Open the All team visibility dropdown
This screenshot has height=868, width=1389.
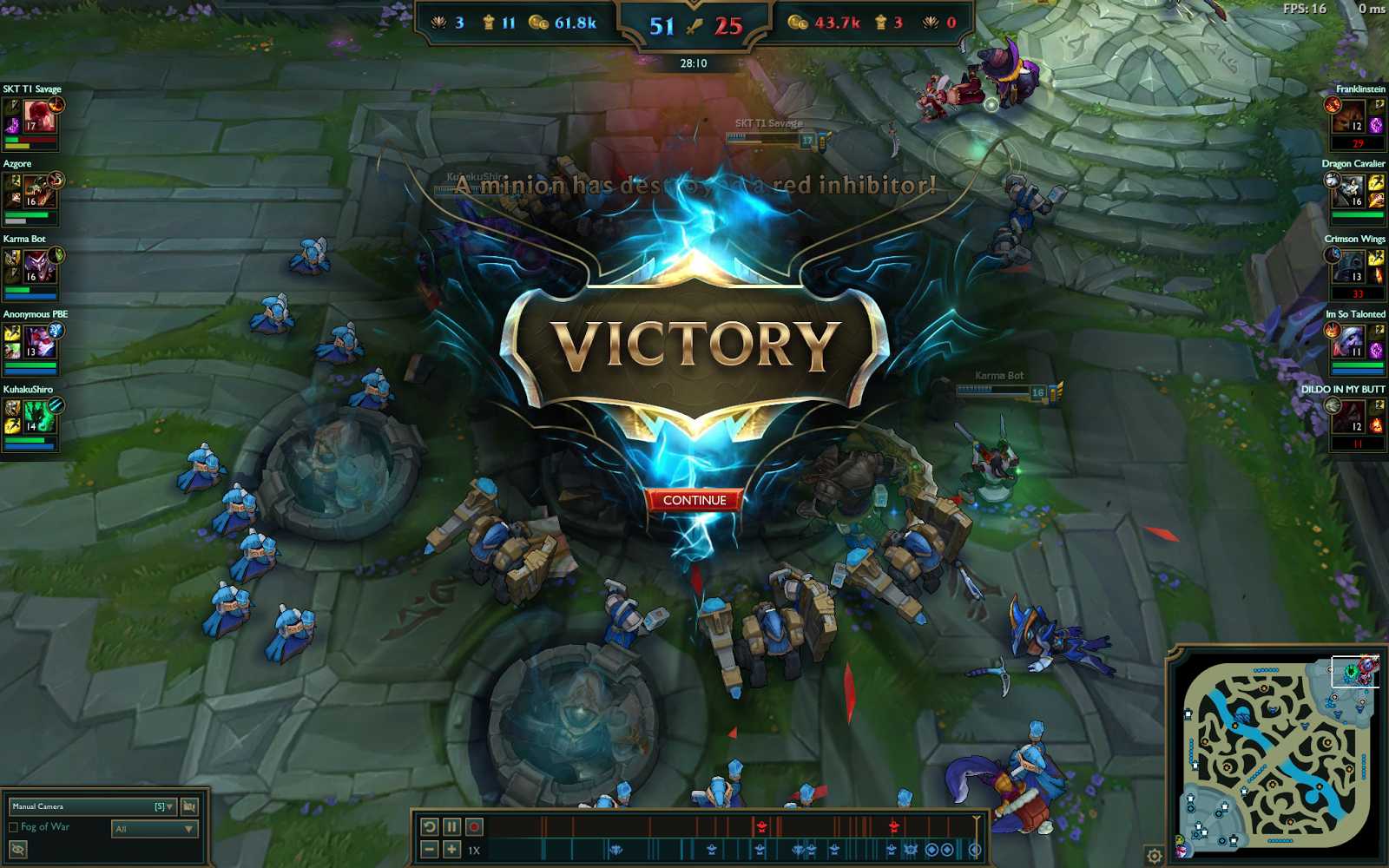point(154,829)
